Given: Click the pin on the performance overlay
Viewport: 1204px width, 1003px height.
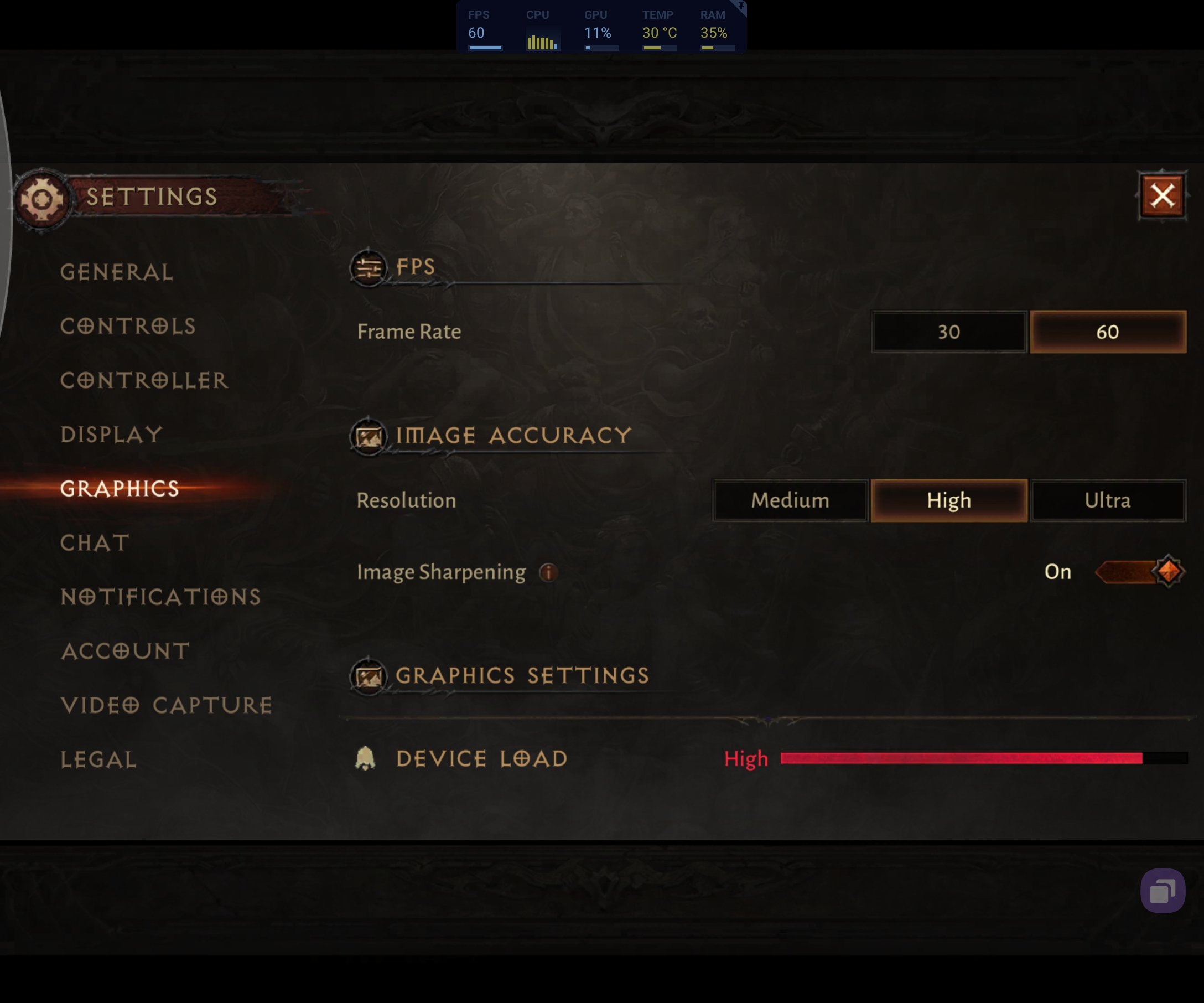Looking at the screenshot, I should tap(741, 6).
